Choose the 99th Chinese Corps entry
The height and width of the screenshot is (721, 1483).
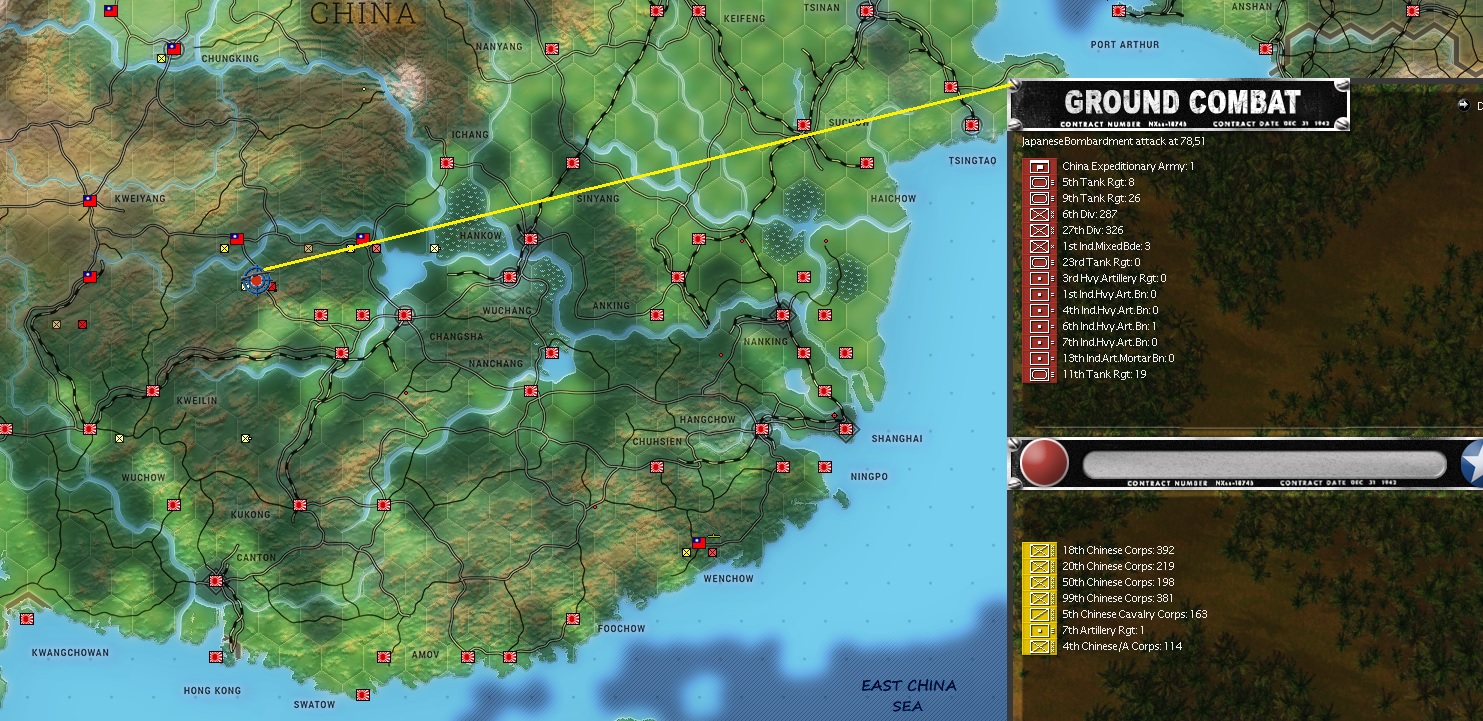click(1117, 598)
